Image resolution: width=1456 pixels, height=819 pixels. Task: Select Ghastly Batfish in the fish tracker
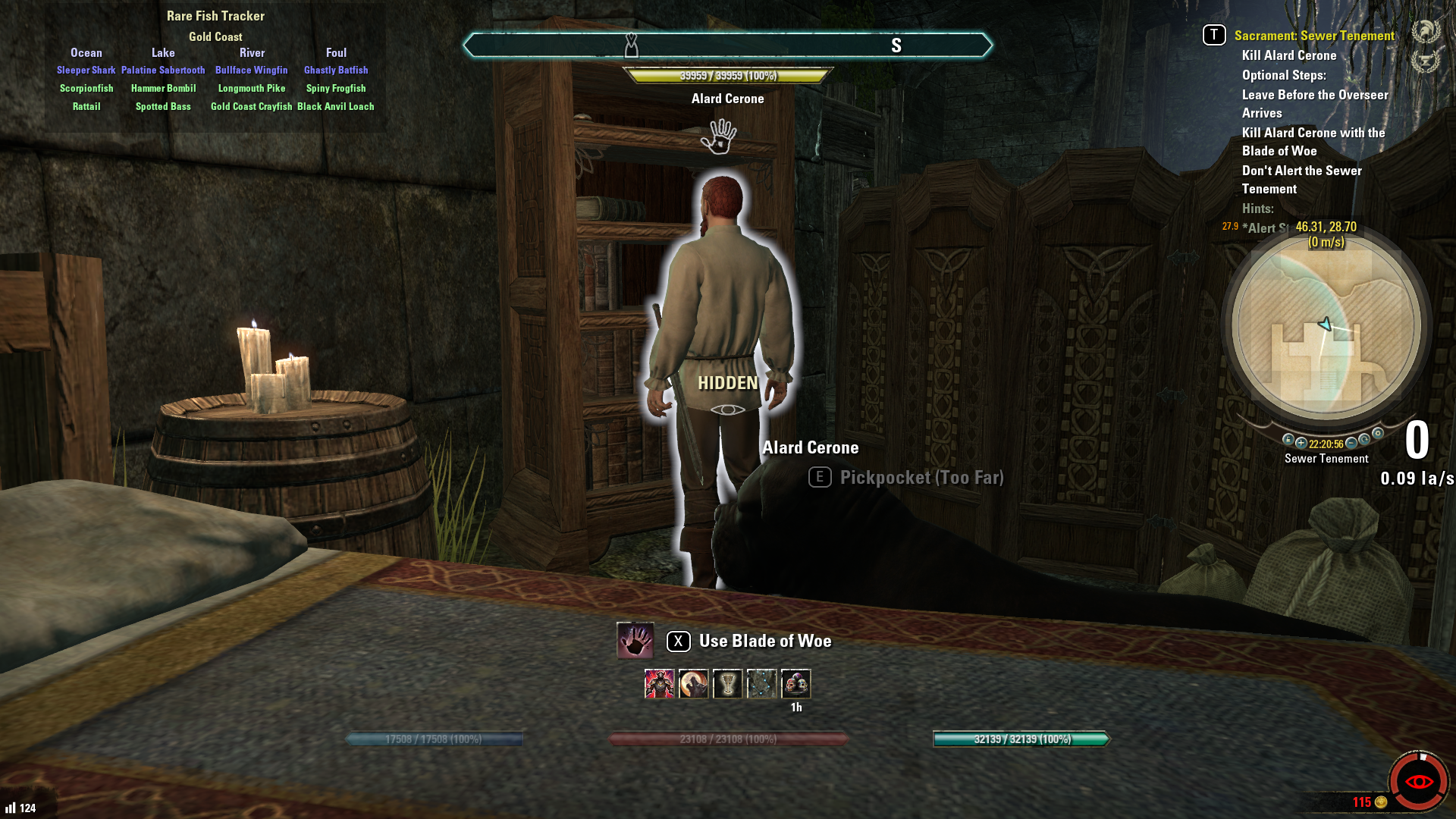[336, 71]
